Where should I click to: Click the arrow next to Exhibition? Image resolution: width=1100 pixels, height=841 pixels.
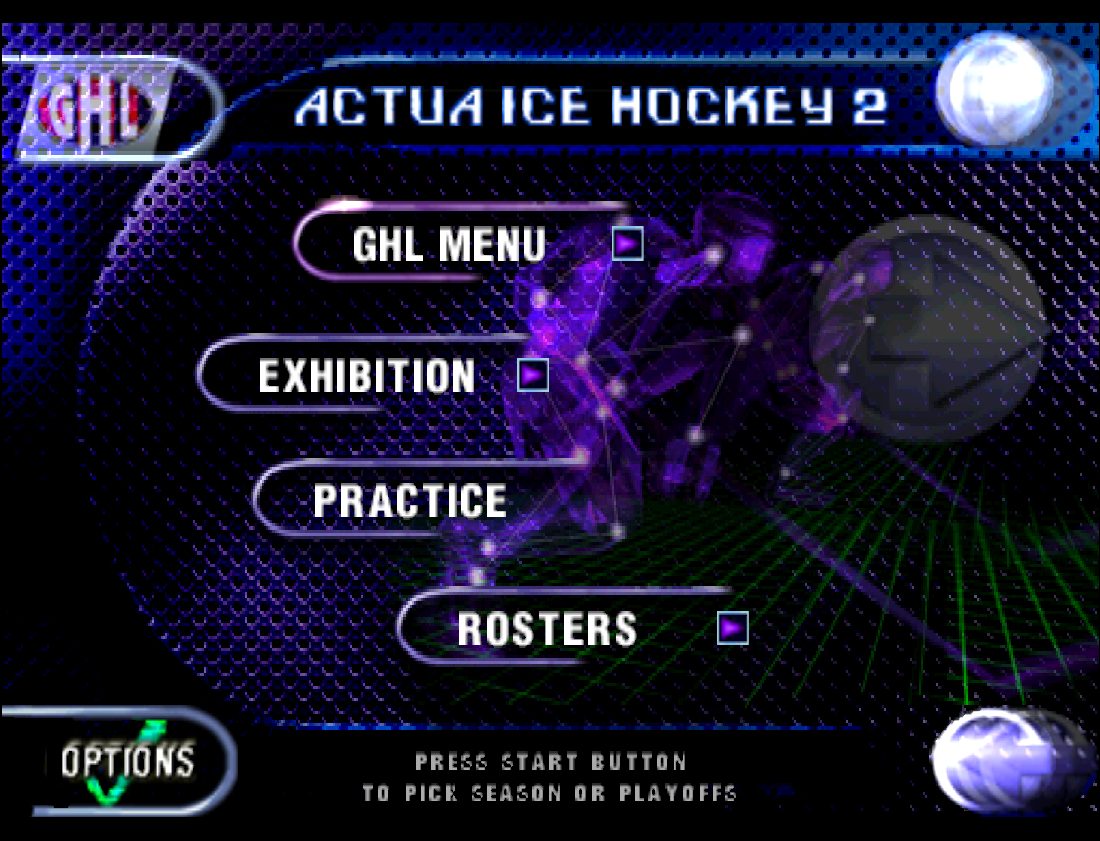click(533, 375)
